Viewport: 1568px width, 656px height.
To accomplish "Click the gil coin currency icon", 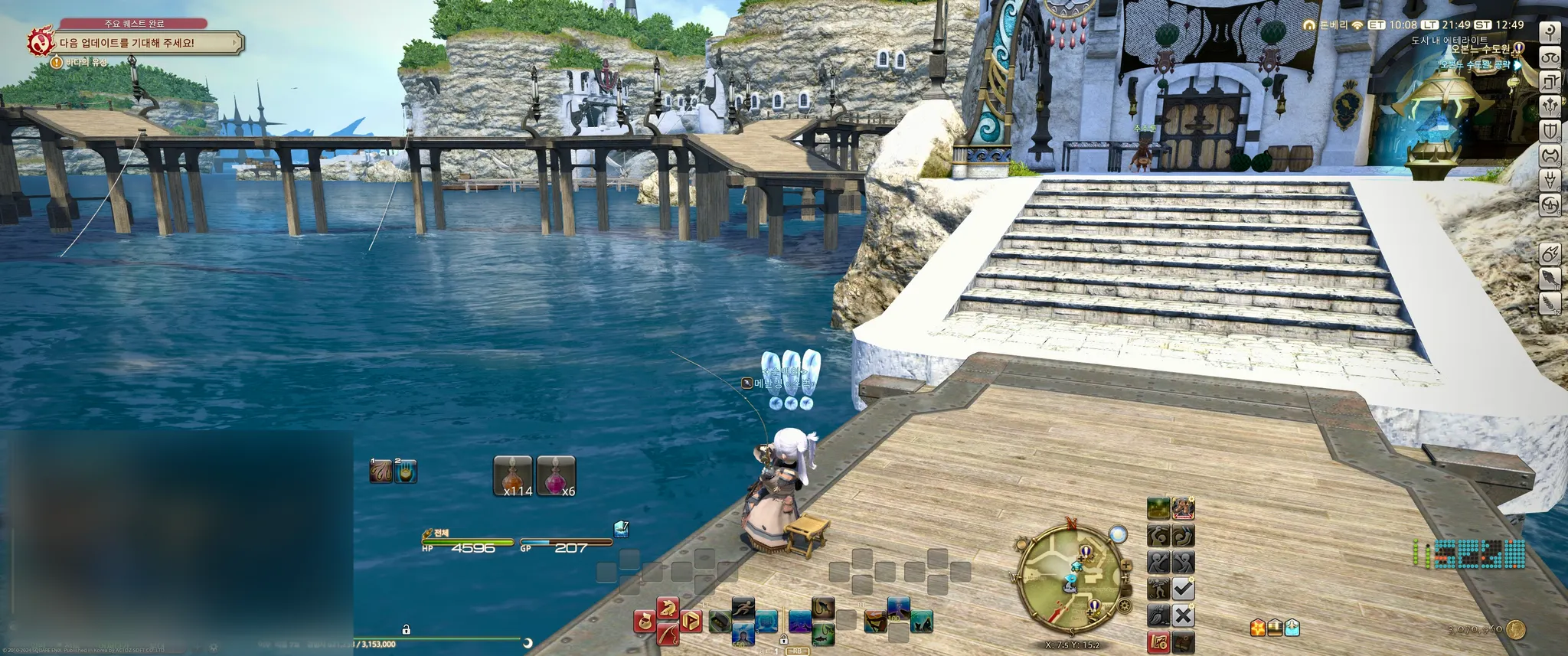I will [1515, 630].
